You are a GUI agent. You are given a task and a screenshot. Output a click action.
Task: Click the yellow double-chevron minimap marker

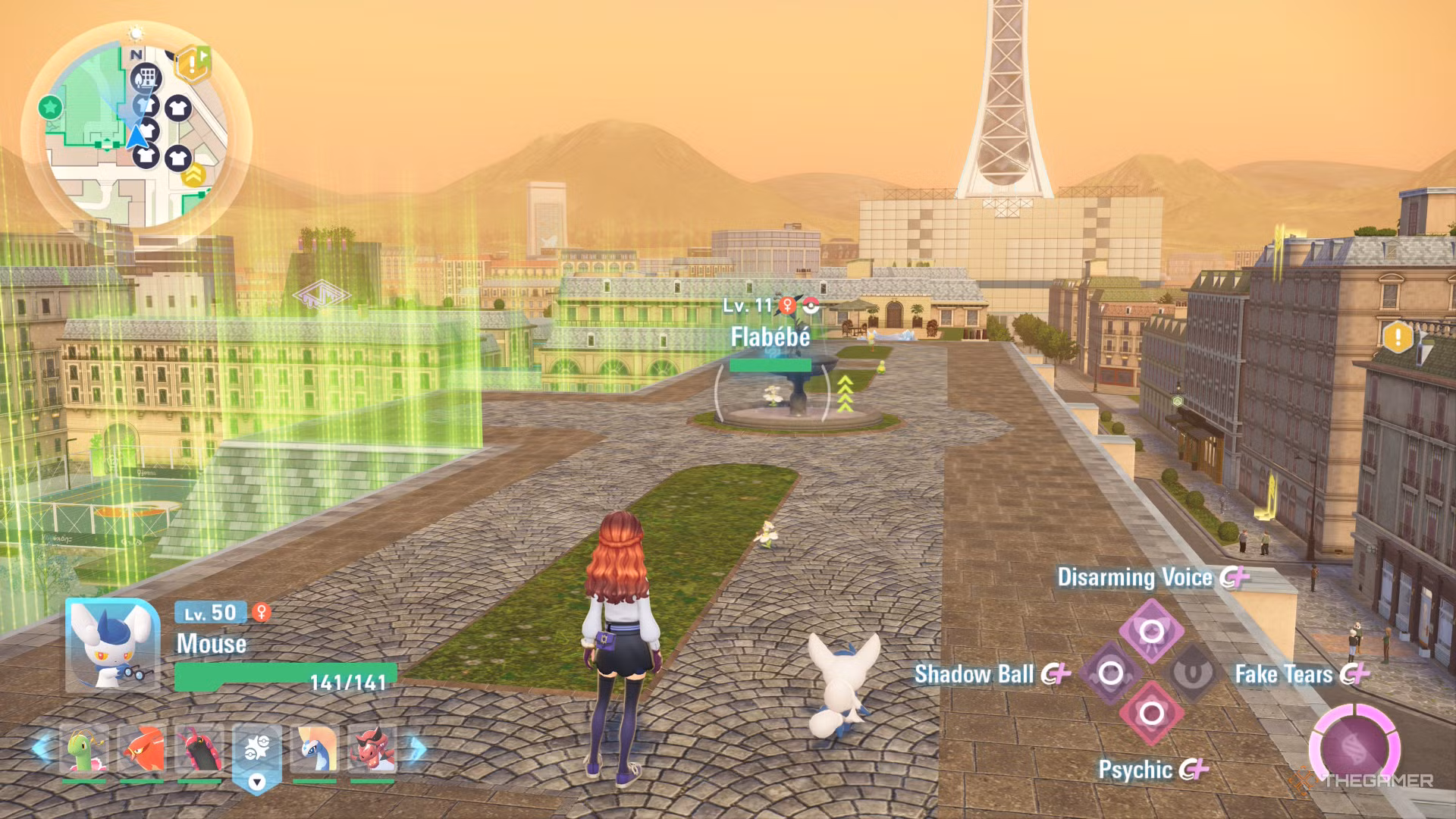click(194, 174)
